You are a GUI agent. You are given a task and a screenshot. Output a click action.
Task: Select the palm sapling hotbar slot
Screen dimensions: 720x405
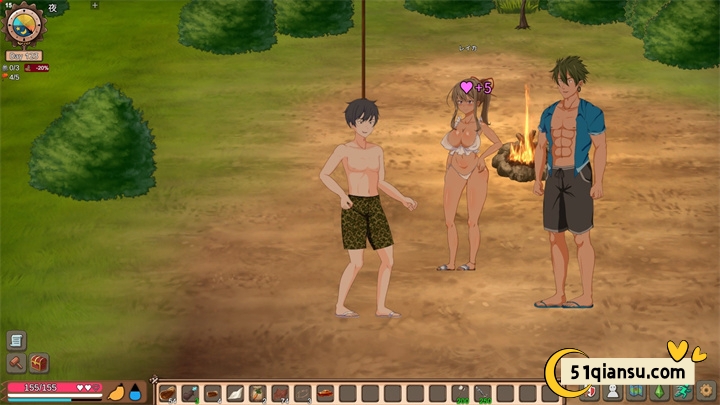pos(257,393)
